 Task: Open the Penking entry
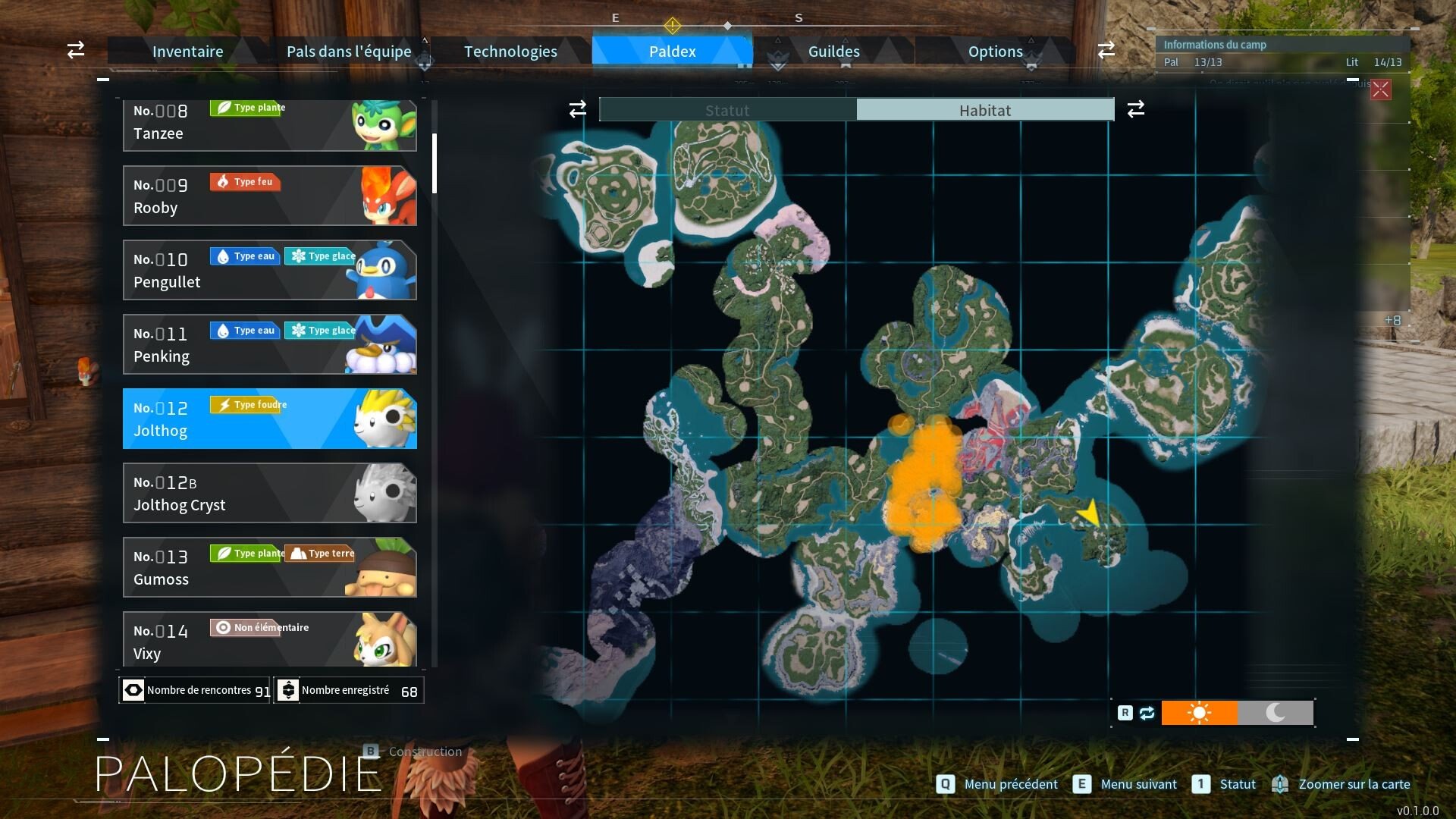(x=269, y=344)
